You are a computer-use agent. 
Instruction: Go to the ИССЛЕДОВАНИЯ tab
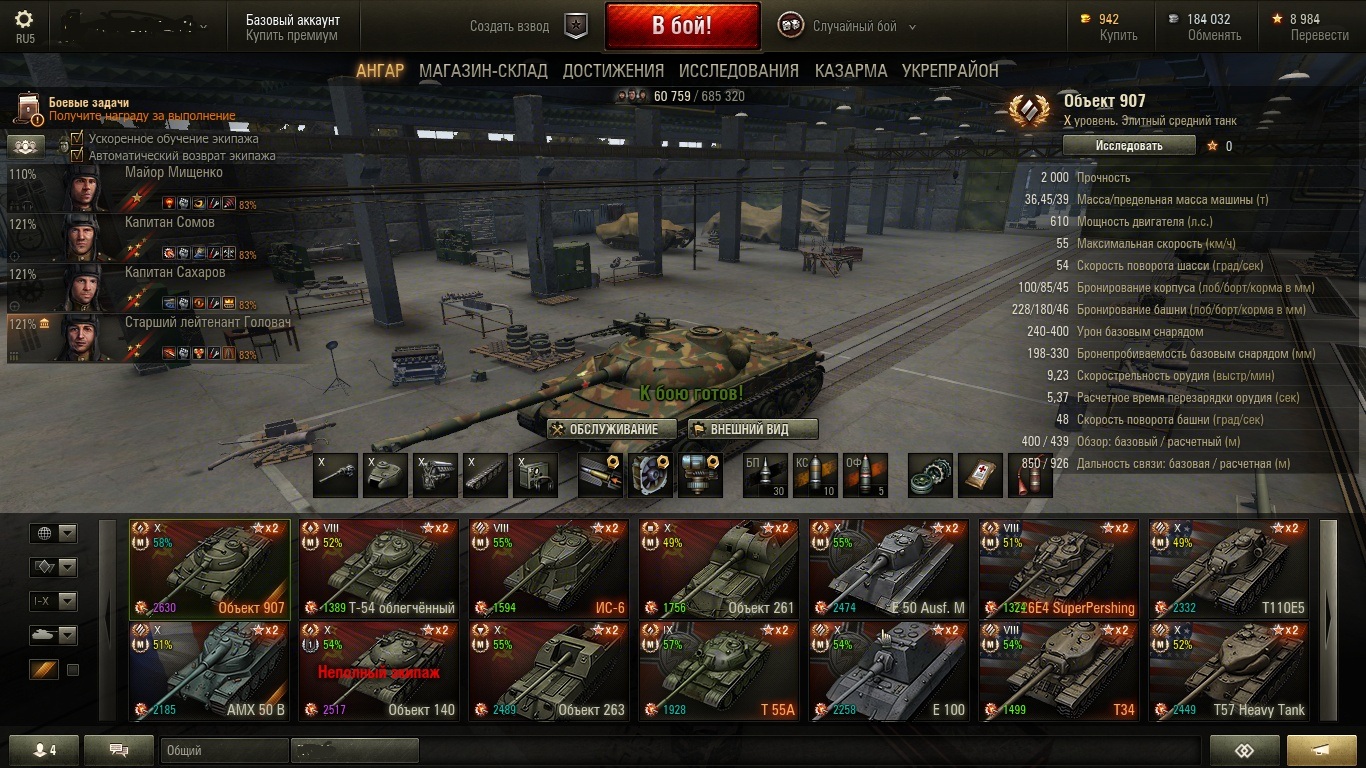pos(738,71)
